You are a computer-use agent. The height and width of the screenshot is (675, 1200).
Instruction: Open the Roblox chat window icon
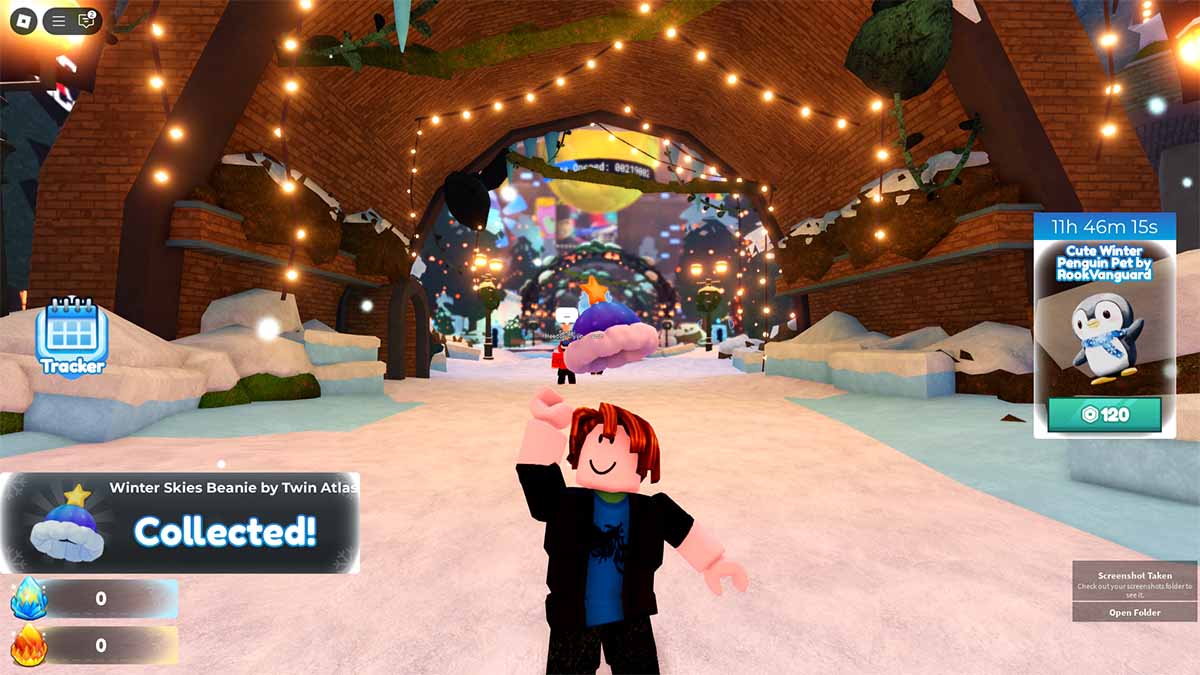pyautogui.click(x=86, y=20)
